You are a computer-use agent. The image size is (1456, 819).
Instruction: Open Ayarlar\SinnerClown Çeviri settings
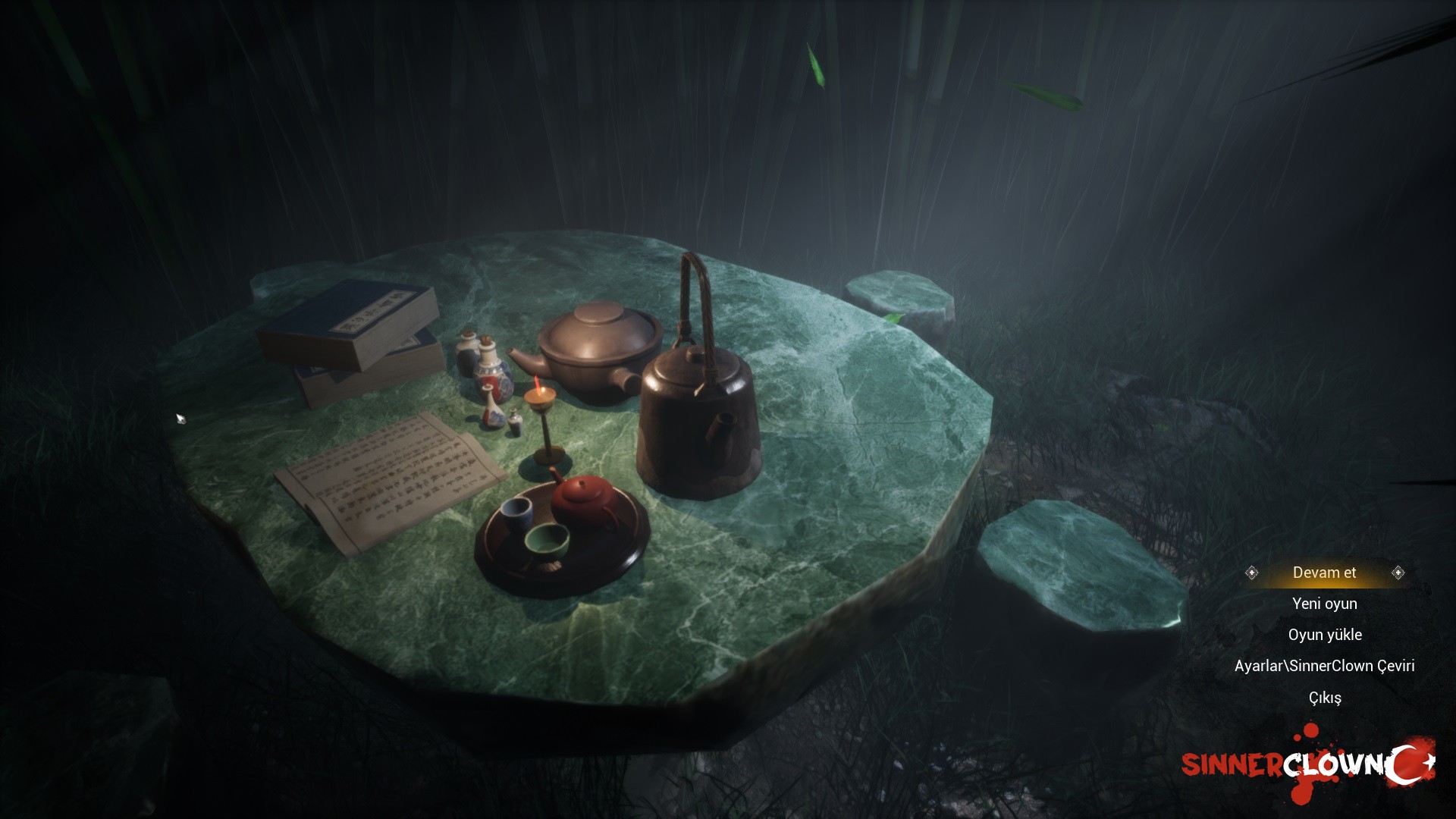point(1324,666)
